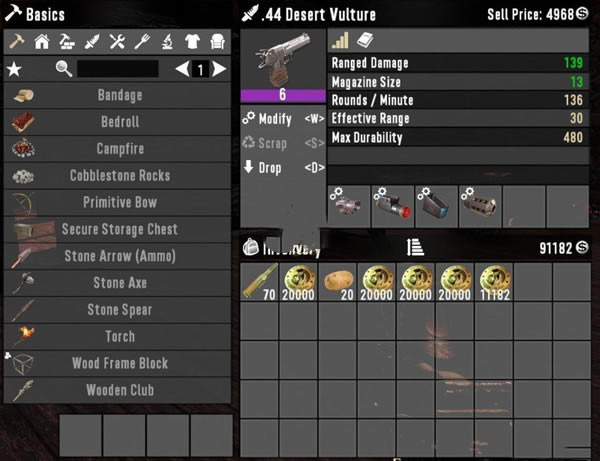Select the bullet ammo stack of 70
Screen dimensions: 600x461
pyautogui.click(x=259, y=284)
